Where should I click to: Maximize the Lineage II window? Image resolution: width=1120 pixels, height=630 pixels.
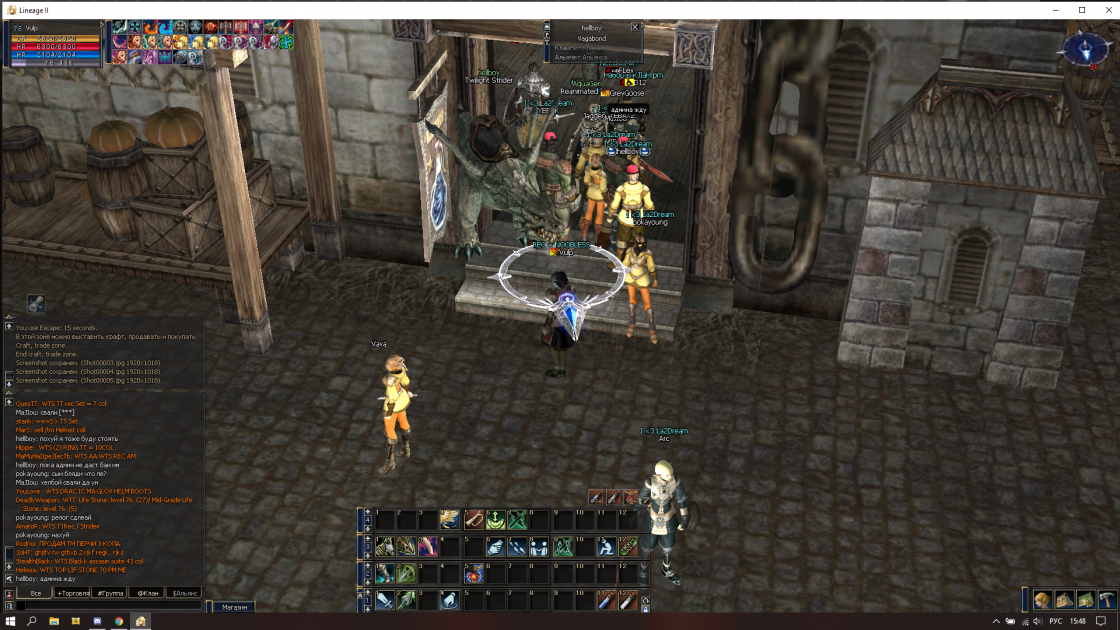pyautogui.click(x=1081, y=9)
